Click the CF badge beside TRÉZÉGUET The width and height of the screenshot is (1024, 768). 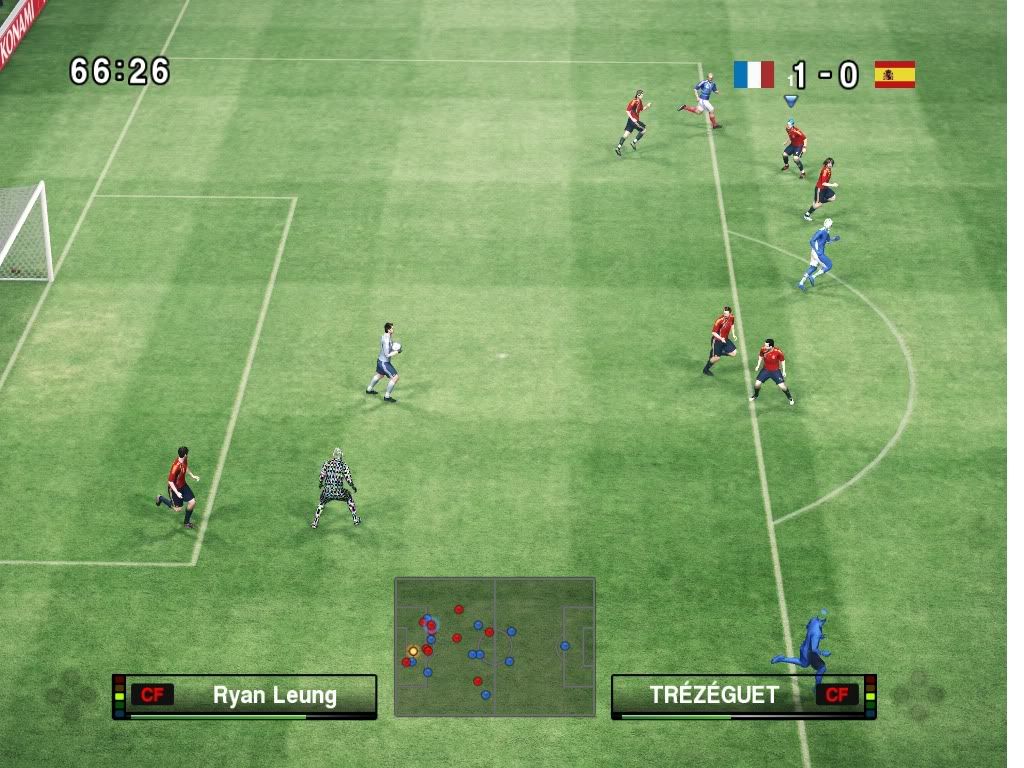pos(836,695)
